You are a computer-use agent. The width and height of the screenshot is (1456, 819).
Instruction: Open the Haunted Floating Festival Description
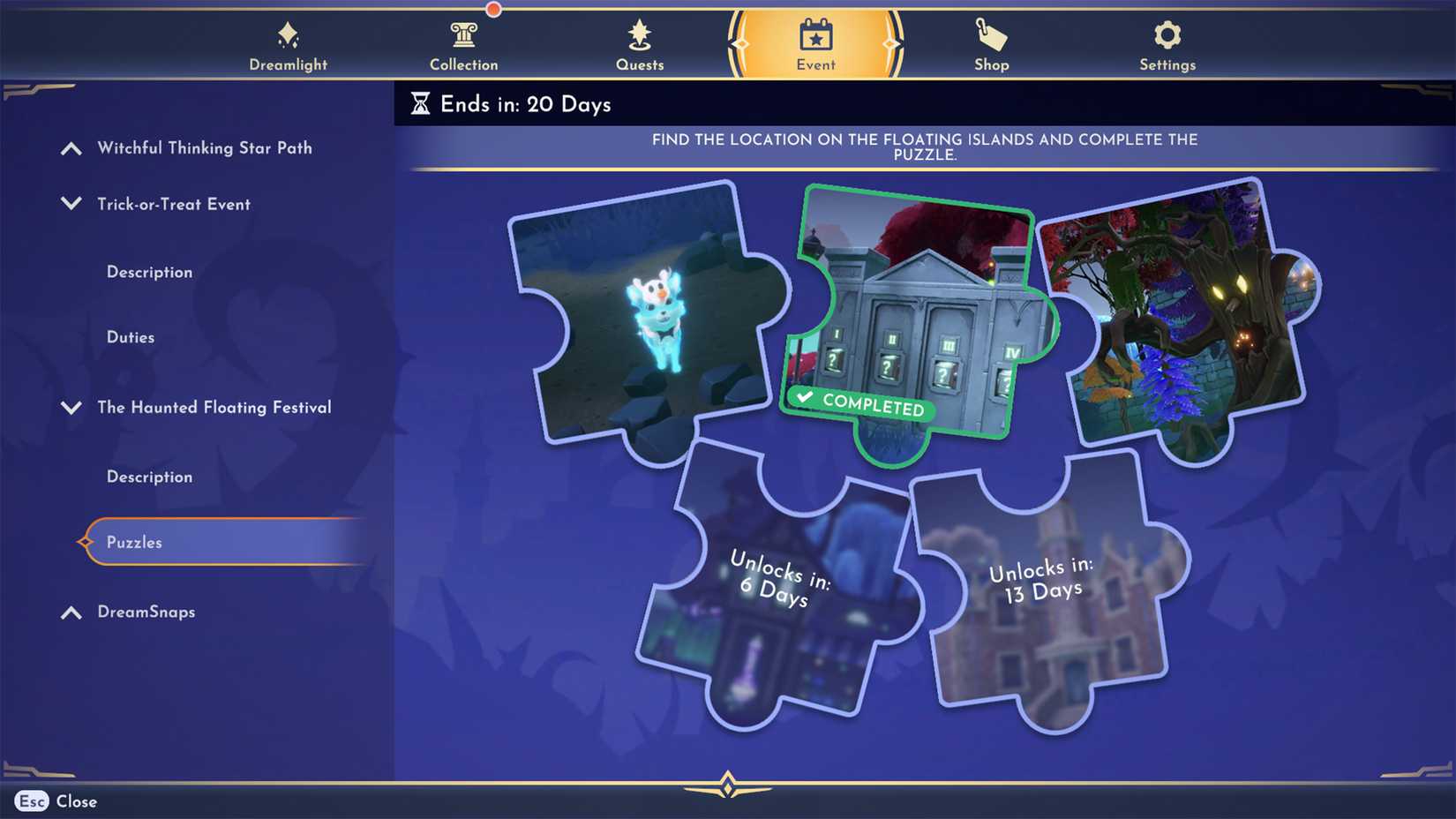[149, 477]
